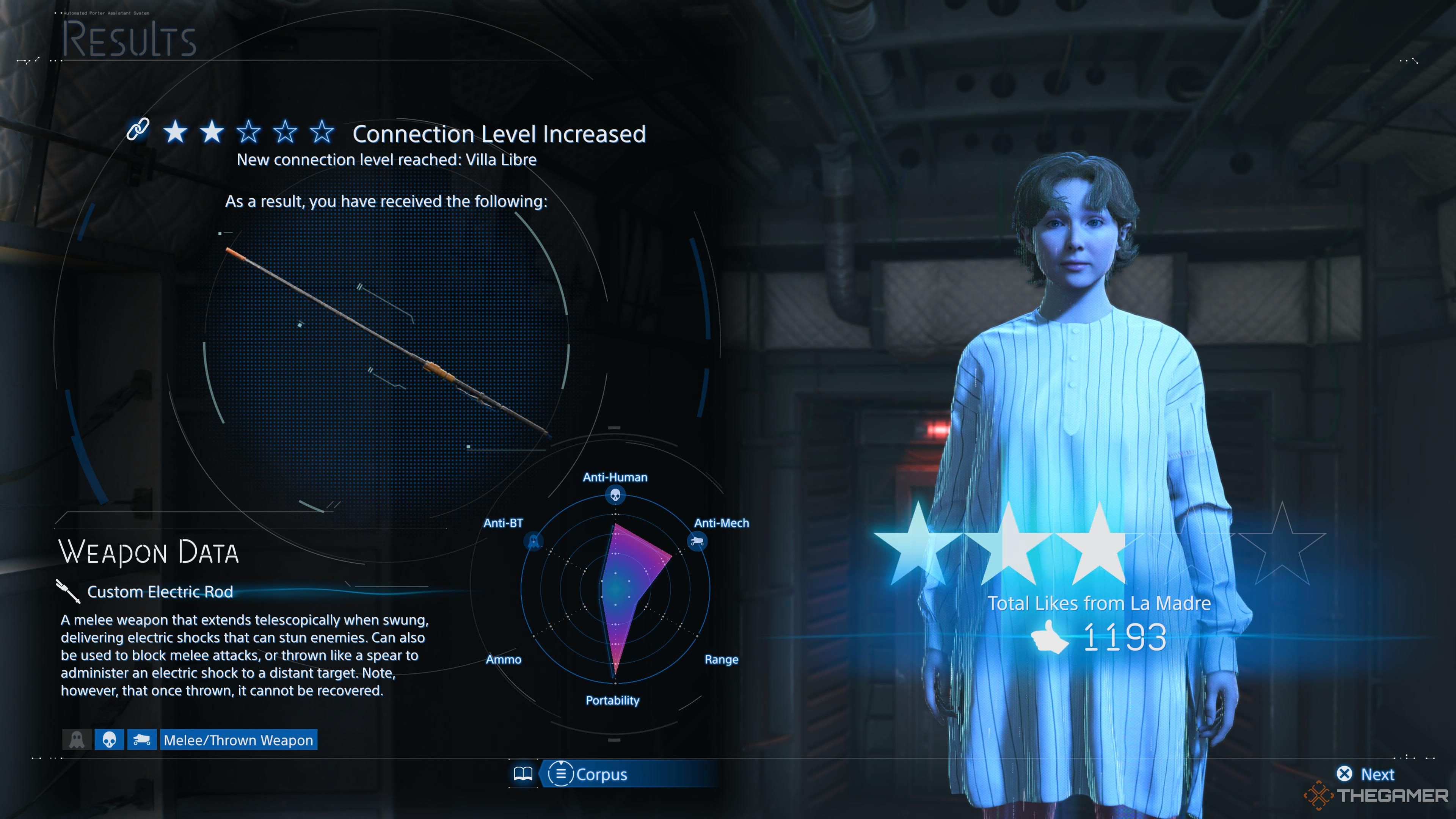Screen dimensions: 1456x819
Task: Select the Melee/Thrown Weapon tag
Action: tap(238, 740)
